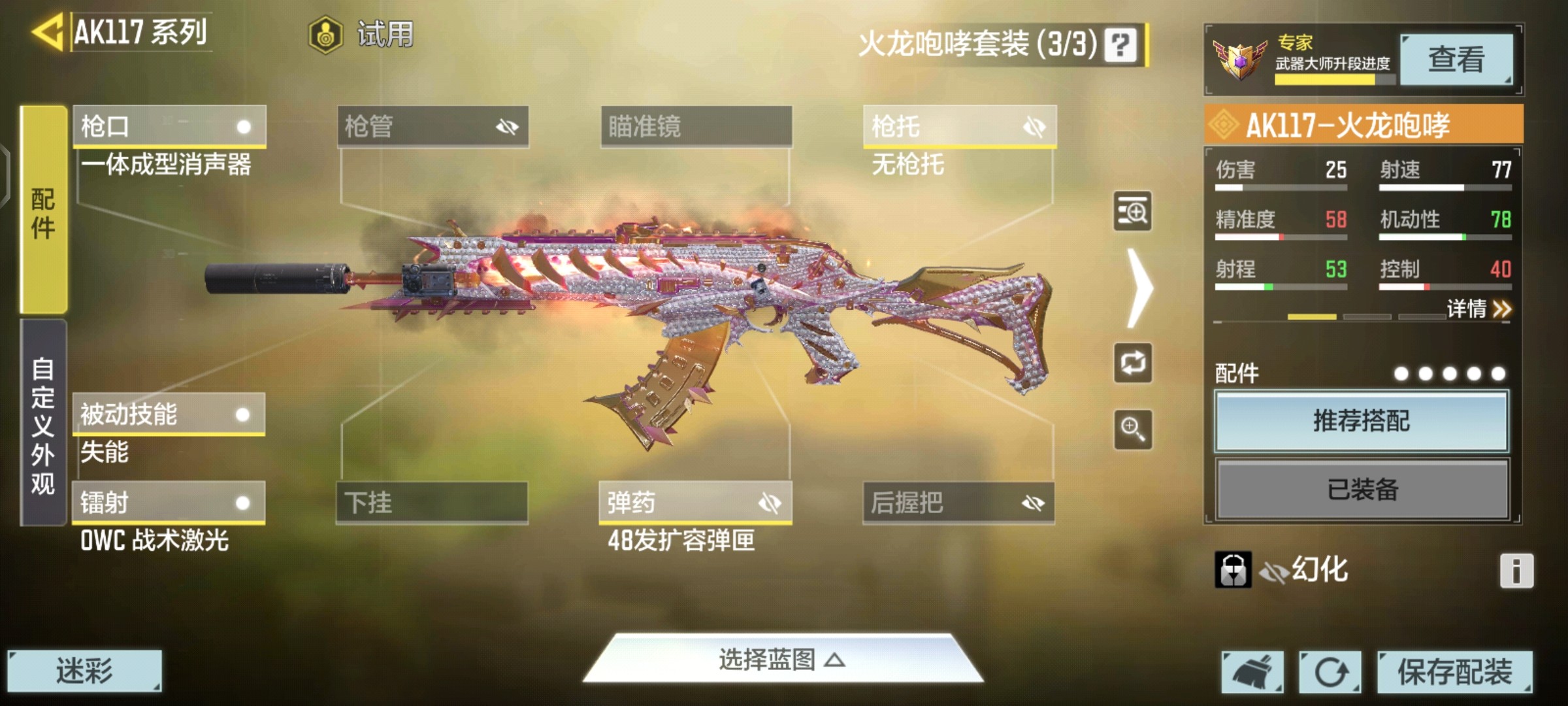Open the 试用 trial mode
1568x706 pixels.
tap(361, 34)
